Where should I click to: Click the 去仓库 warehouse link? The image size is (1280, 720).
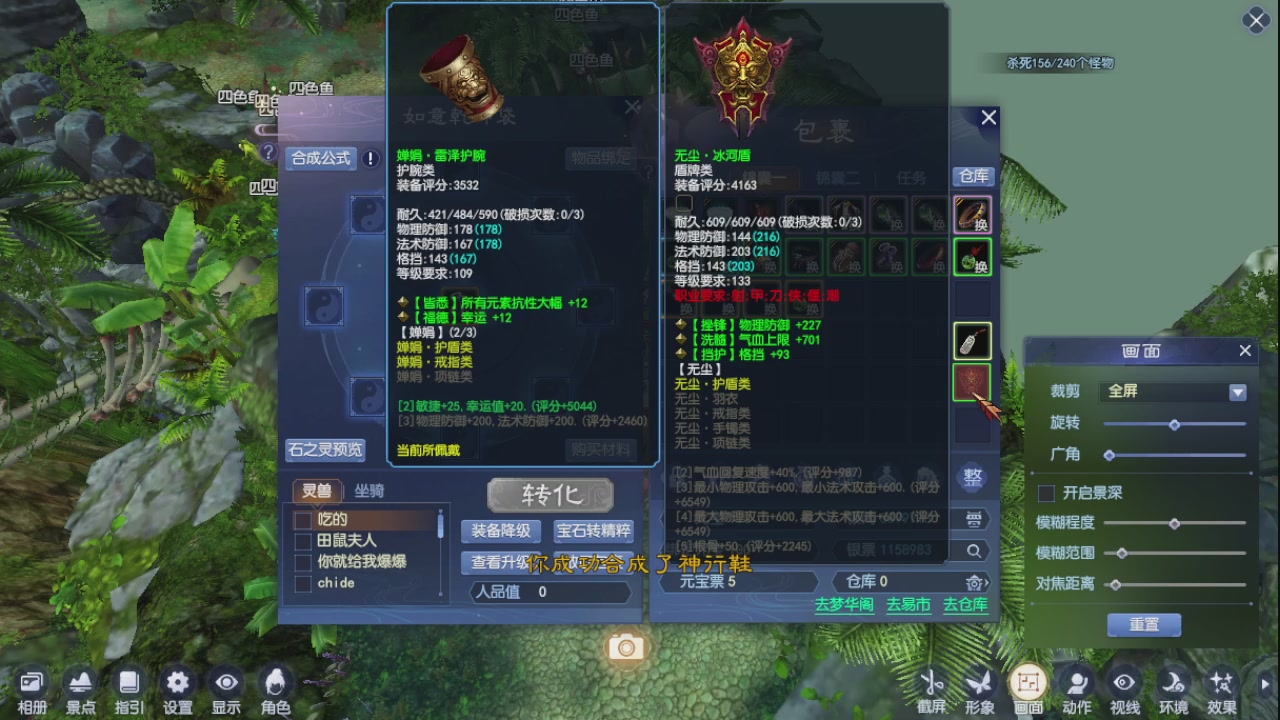(x=964, y=606)
